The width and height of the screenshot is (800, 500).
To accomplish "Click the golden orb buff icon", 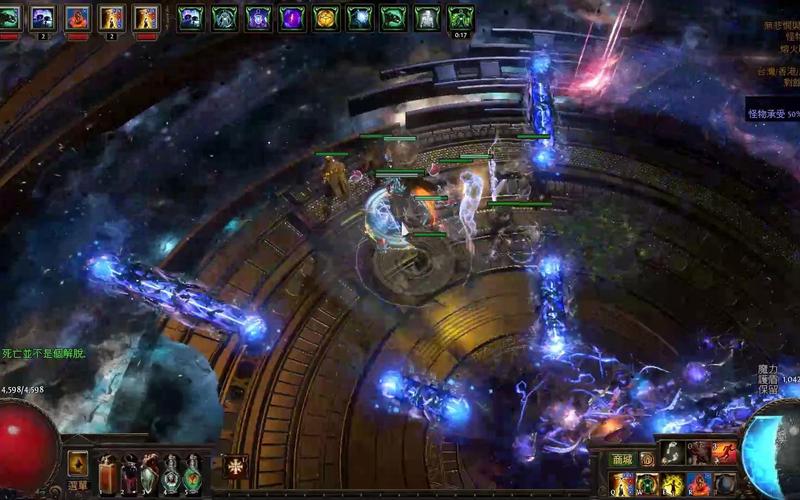I will pyautogui.click(x=325, y=17).
